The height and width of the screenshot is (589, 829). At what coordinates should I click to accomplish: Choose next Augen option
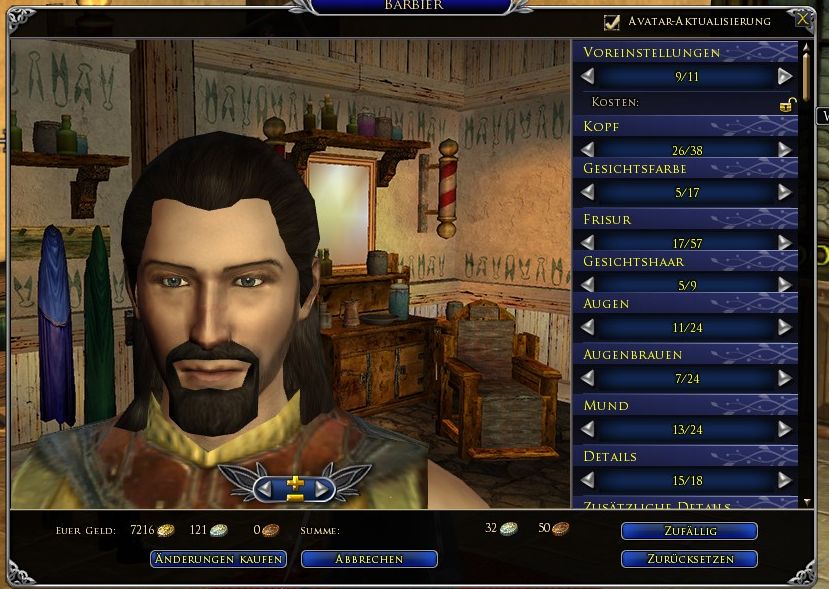click(785, 327)
